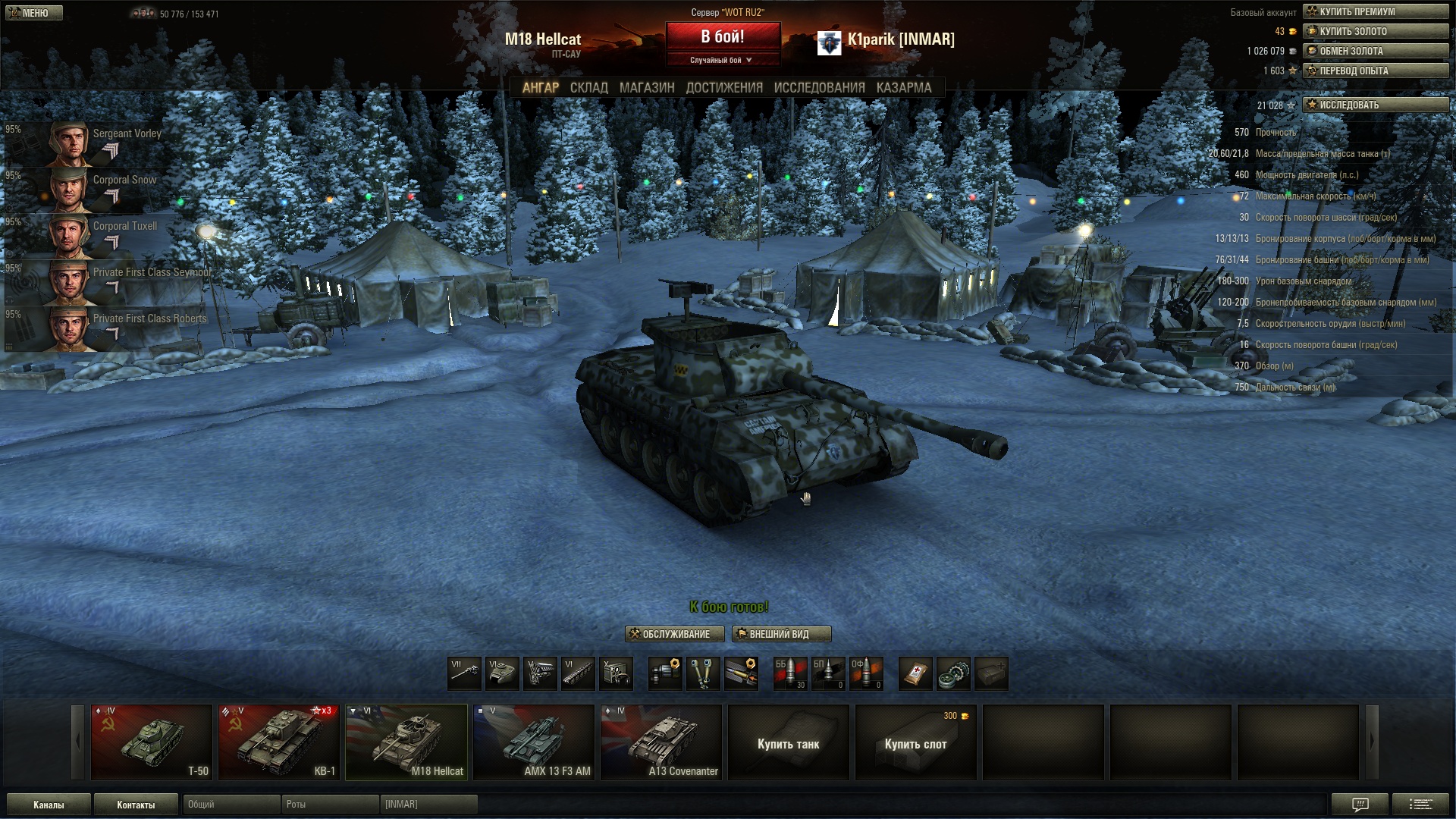1456x819 pixels.
Task: Switch to the 'ИССЛЕДОВАНИЯ' research tab
Action: point(819,88)
